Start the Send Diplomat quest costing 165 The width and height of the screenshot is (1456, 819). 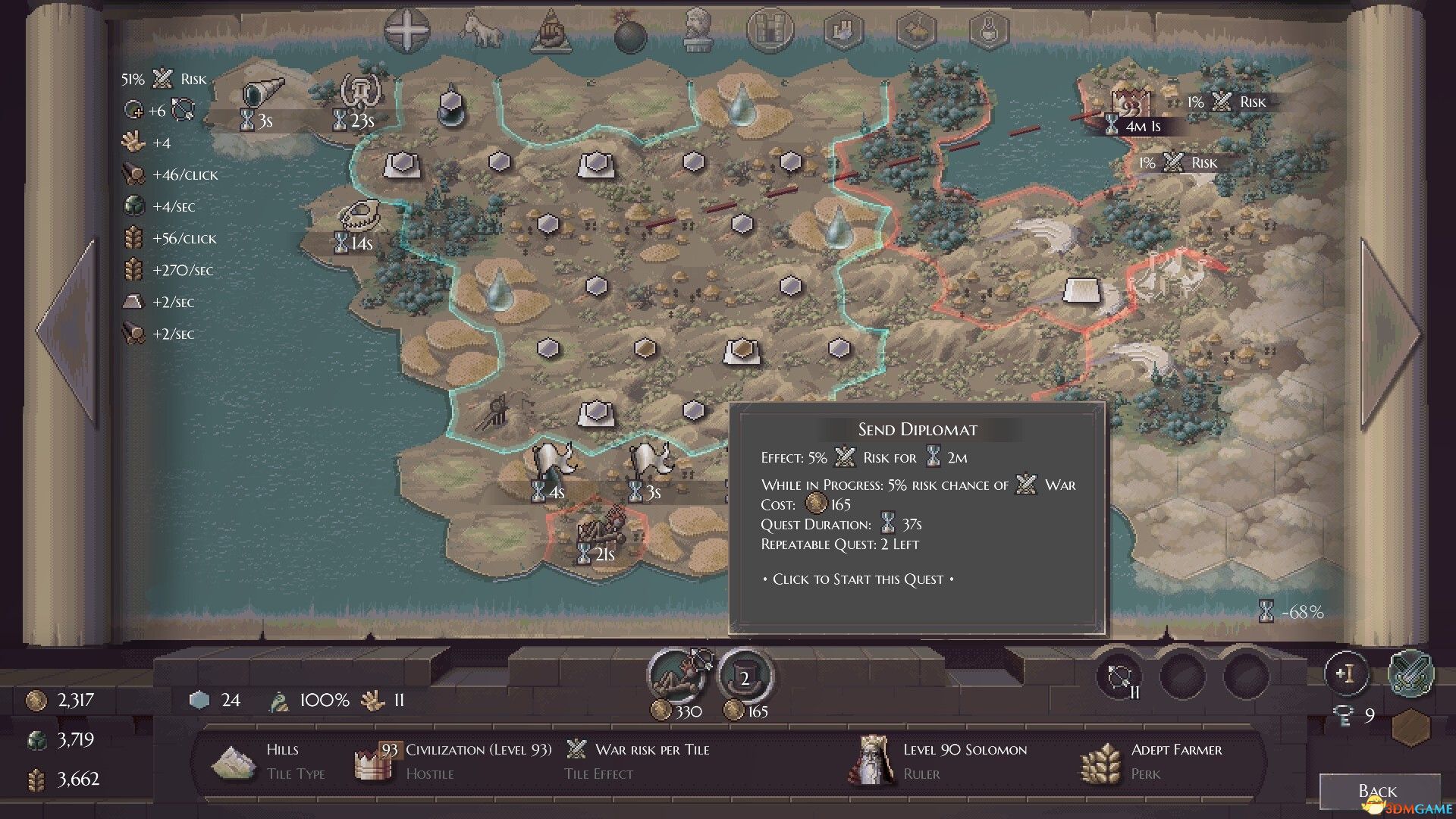[x=745, y=677]
